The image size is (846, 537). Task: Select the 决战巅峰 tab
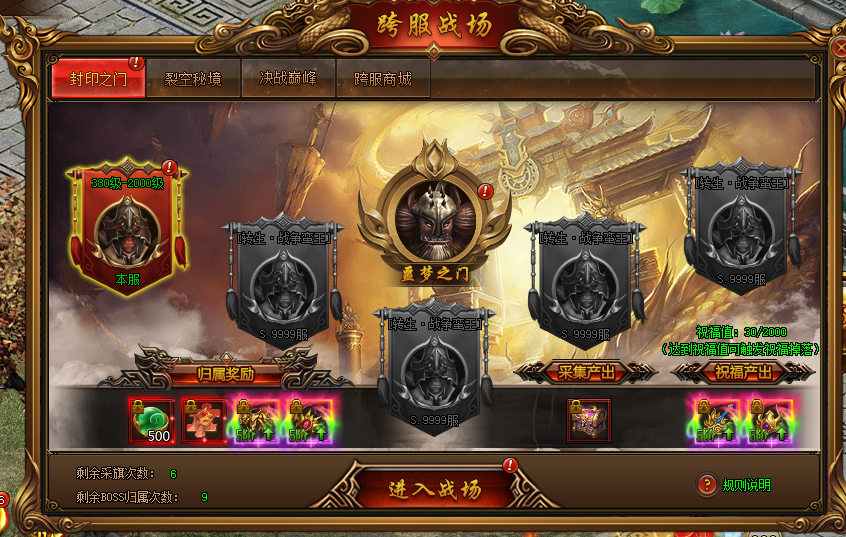288,79
